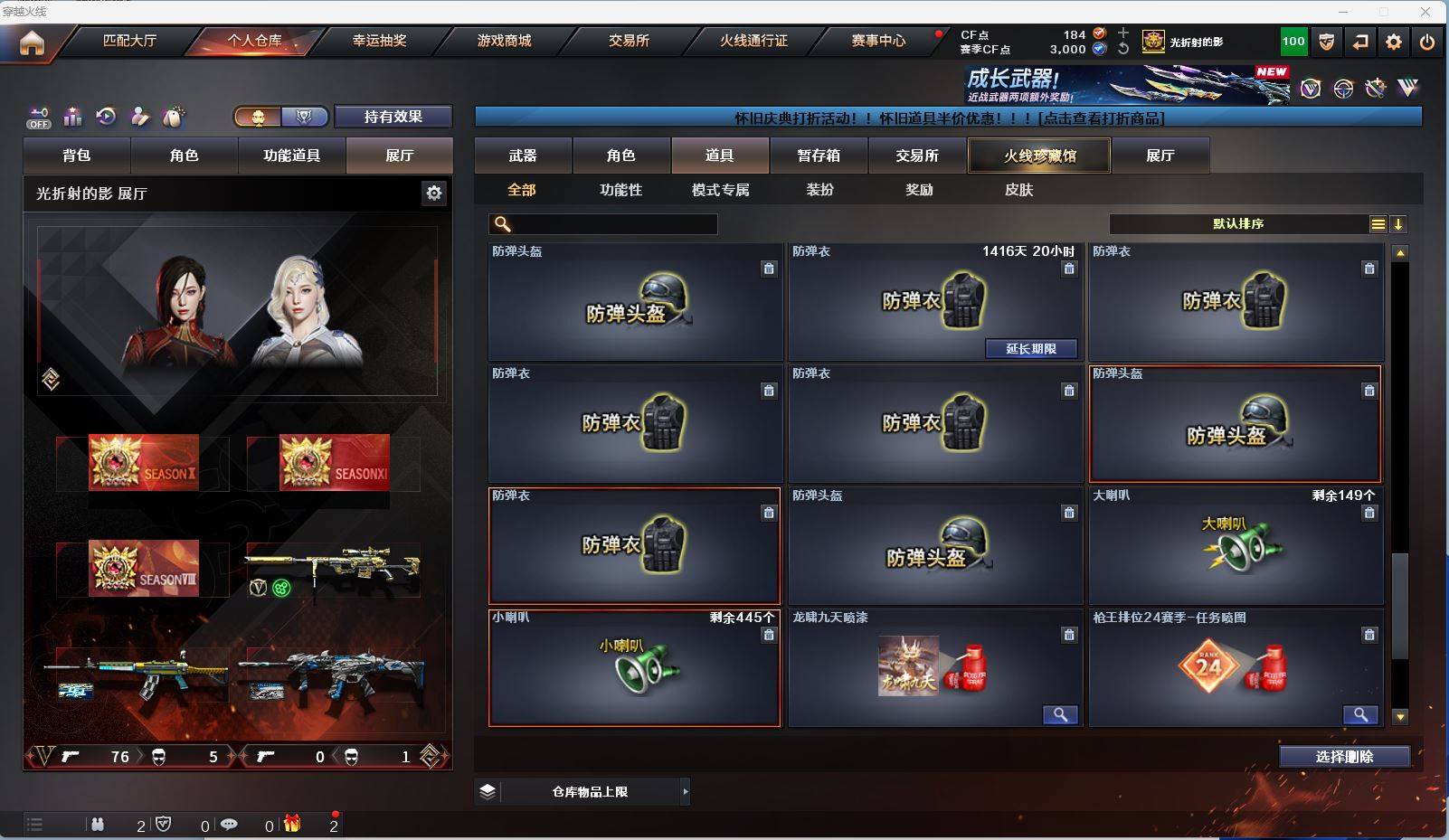
Task: Switch to the 武器 weapons tab
Action: click(x=523, y=156)
